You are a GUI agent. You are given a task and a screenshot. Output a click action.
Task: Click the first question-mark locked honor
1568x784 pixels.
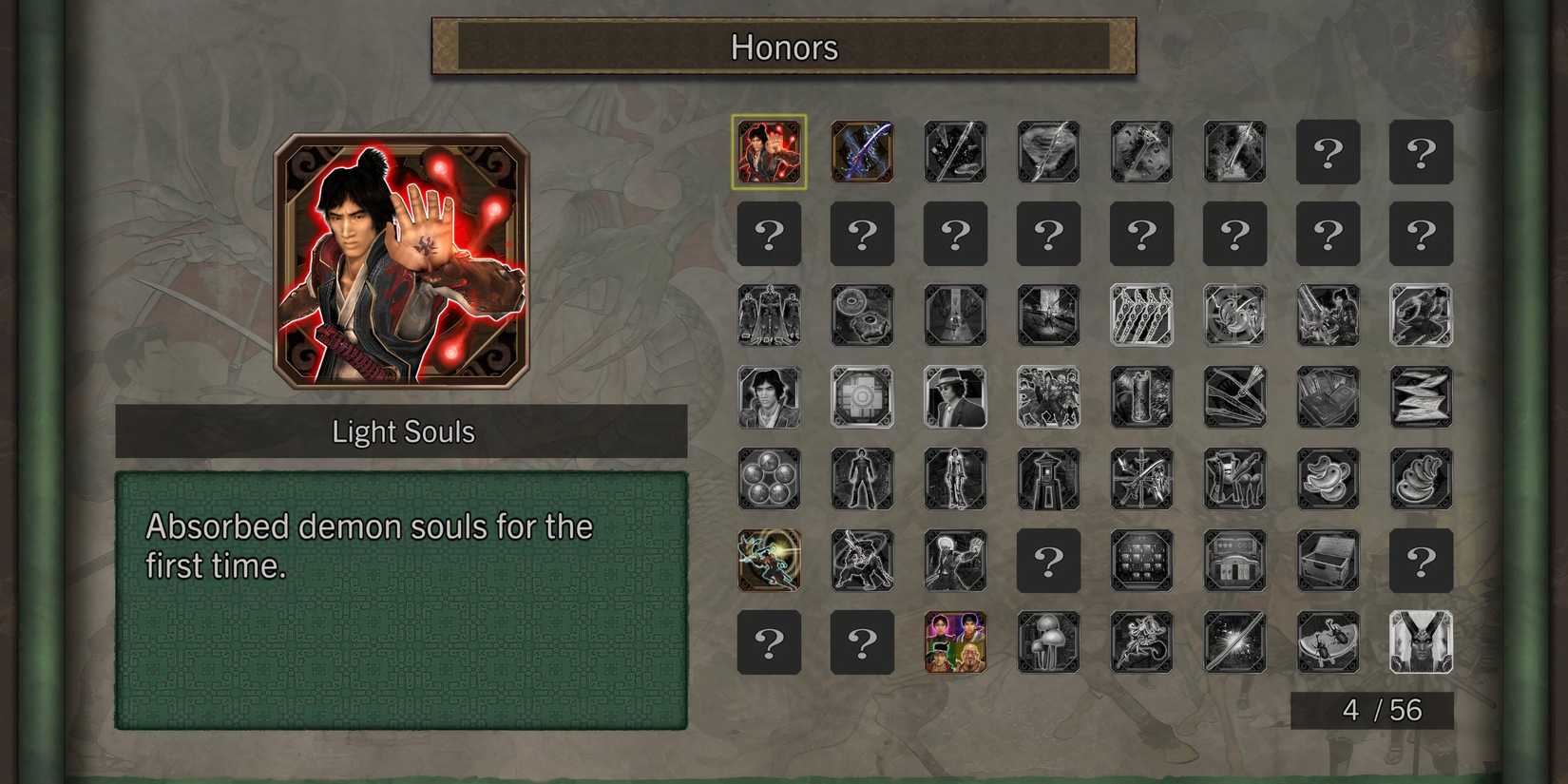(x=1328, y=152)
